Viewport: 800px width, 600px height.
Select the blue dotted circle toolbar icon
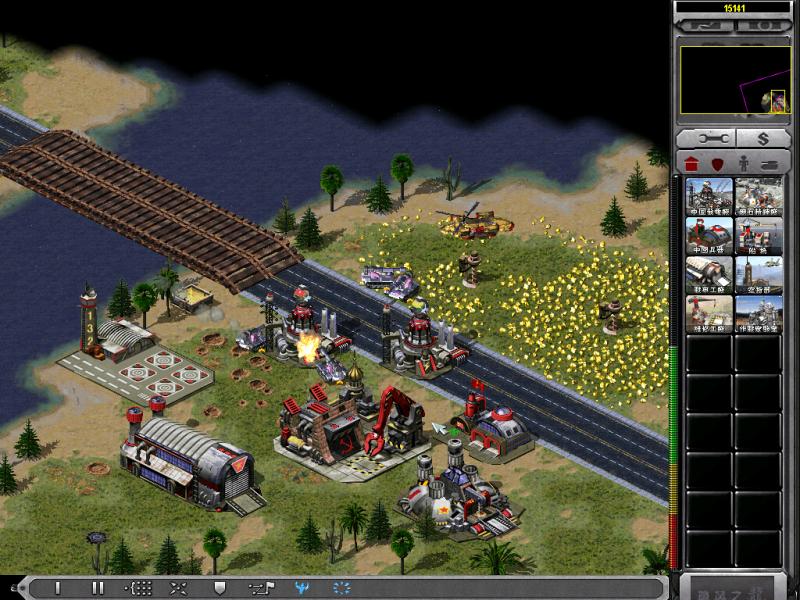coord(341,588)
